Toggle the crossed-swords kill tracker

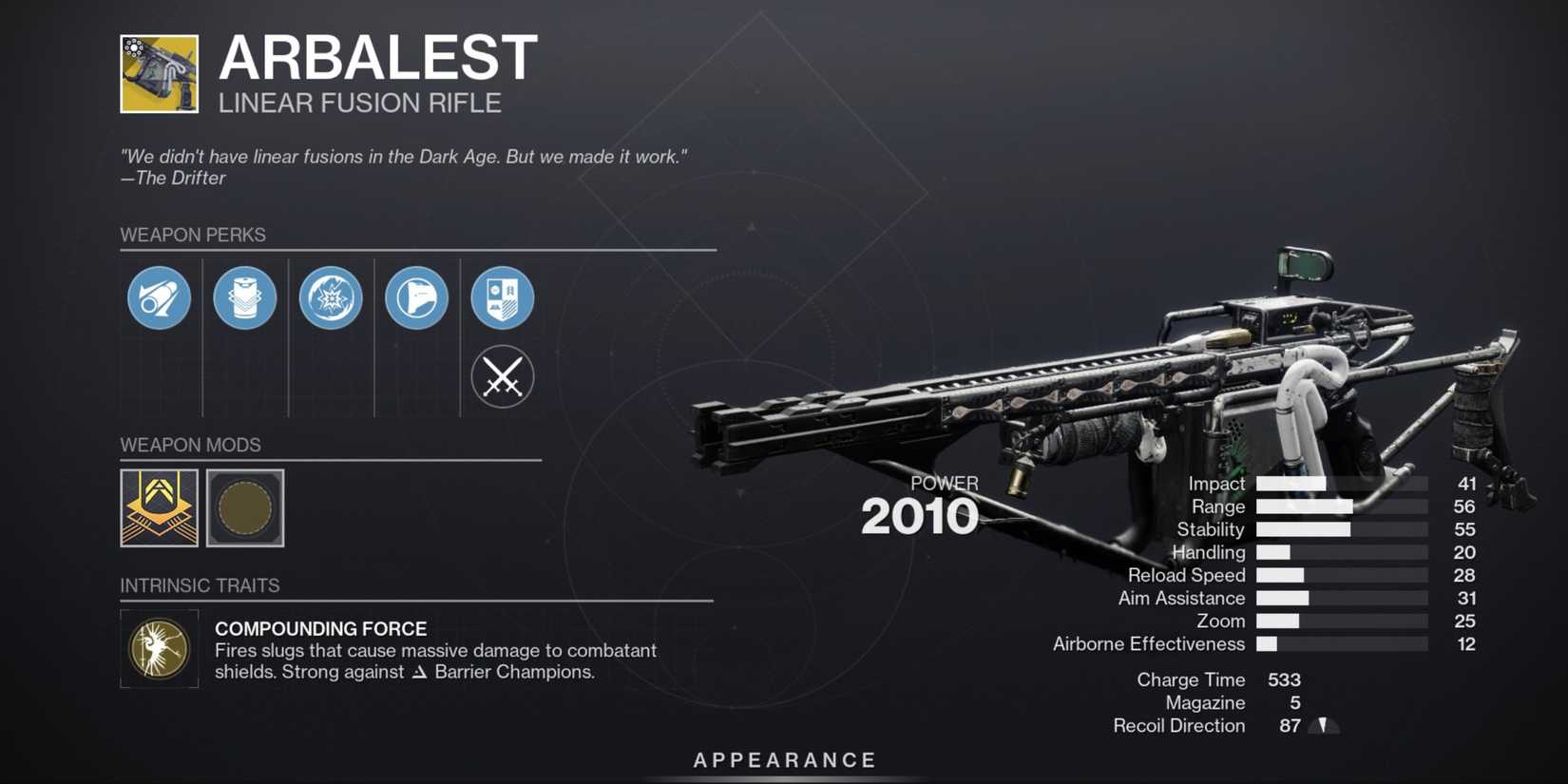point(502,376)
